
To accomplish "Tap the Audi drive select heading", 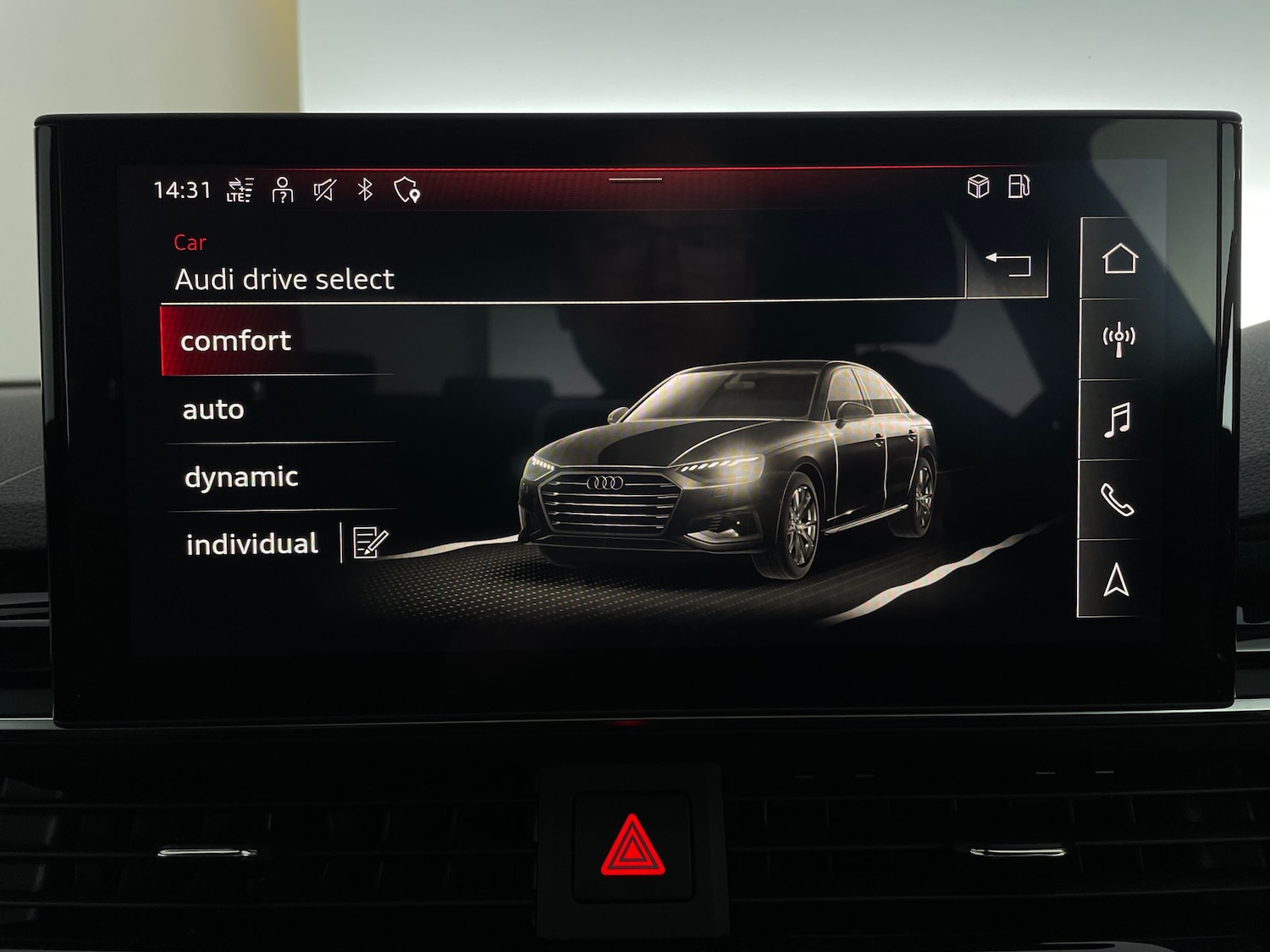I will (x=284, y=279).
